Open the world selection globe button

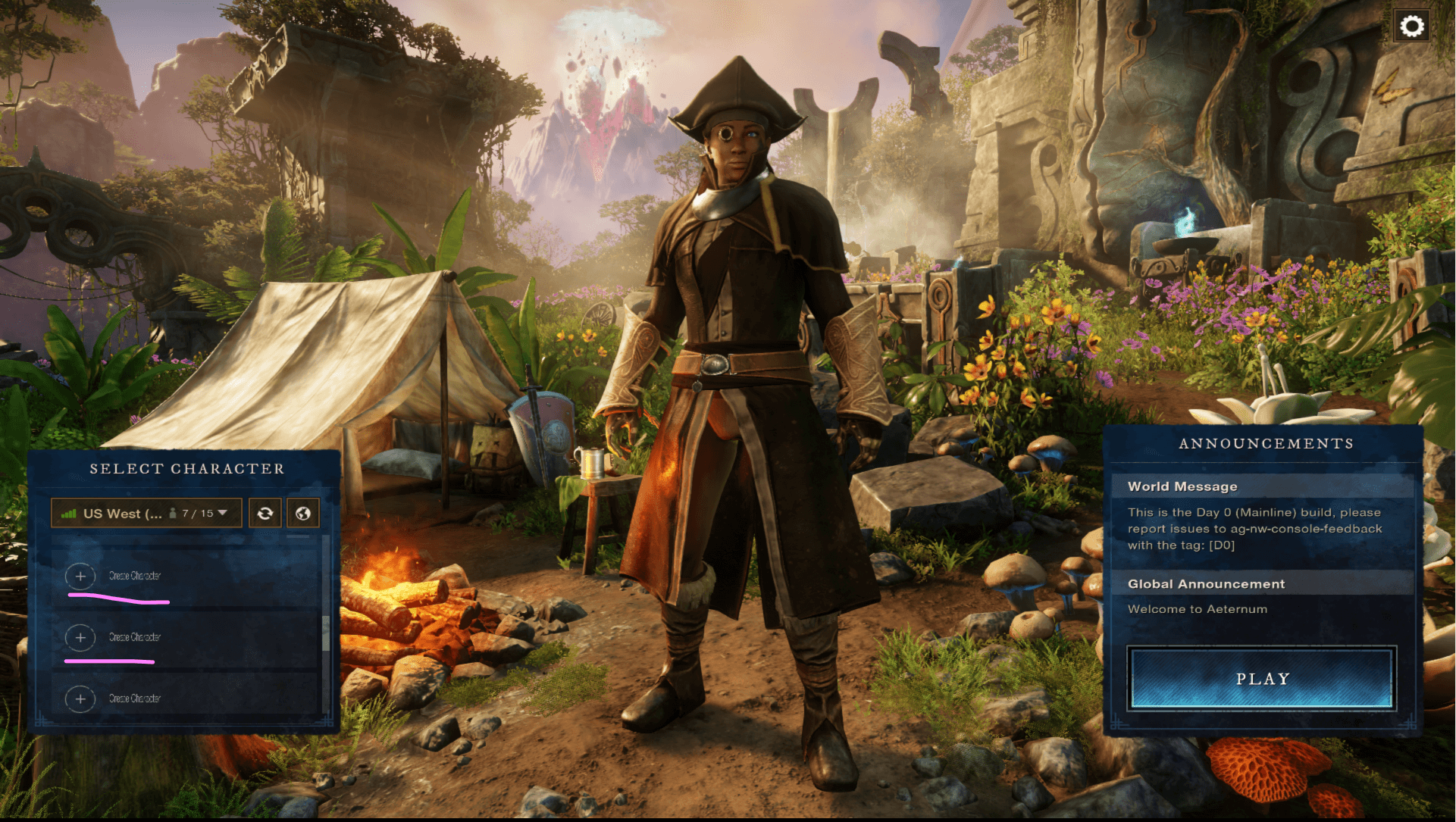[303, 514]
